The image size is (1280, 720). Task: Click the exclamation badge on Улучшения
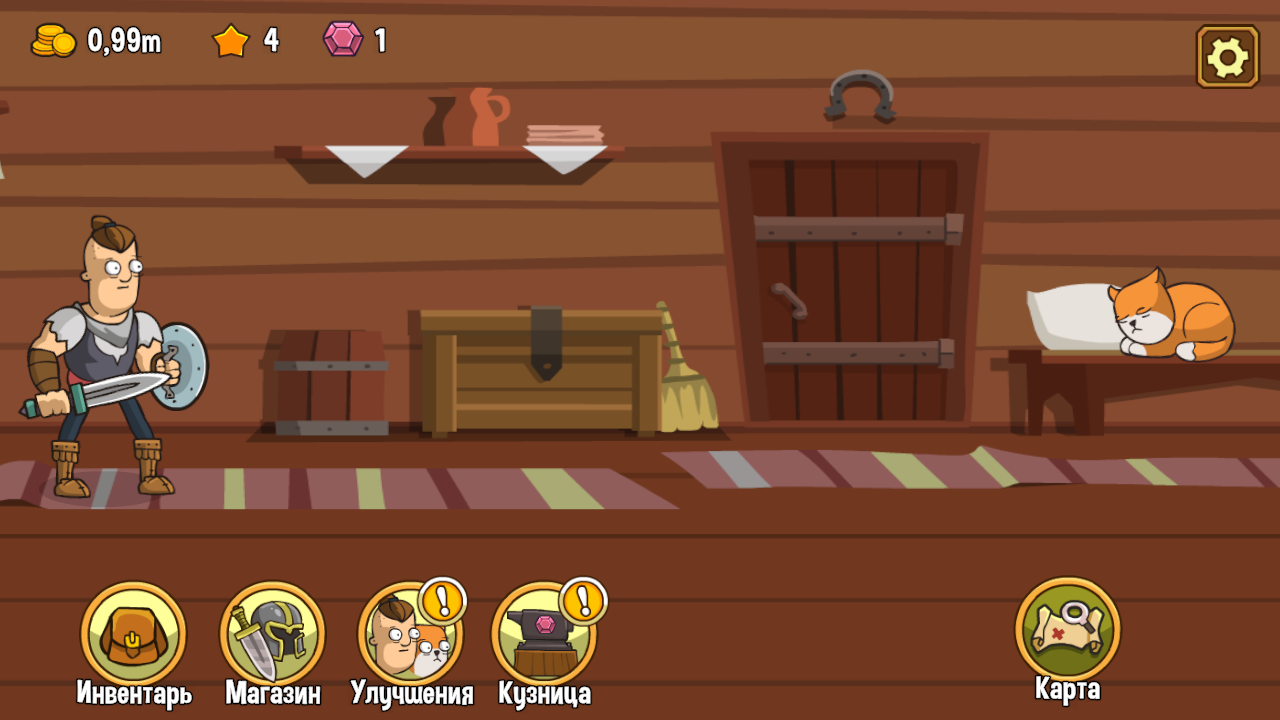click(x=441, y=603)
